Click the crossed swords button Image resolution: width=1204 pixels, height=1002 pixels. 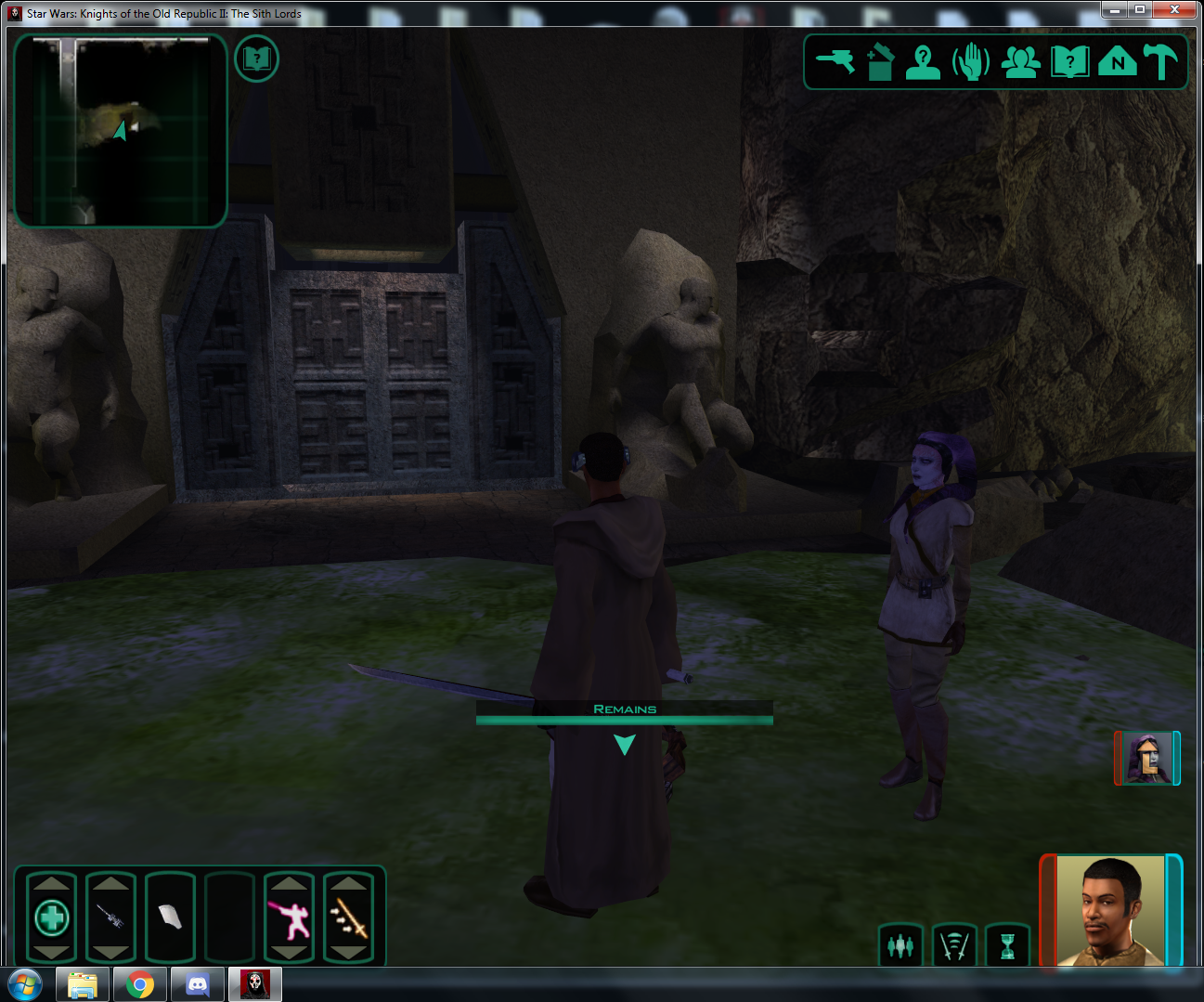[954, 945]
